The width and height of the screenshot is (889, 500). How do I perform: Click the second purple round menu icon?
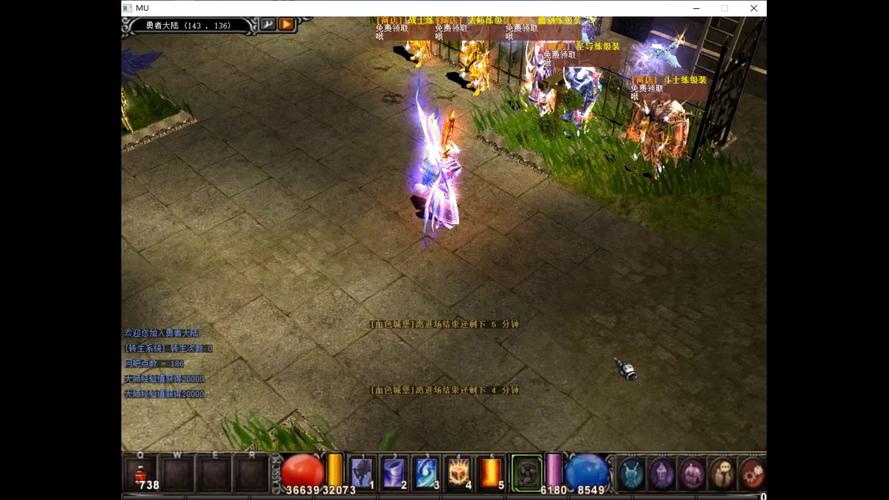(692, 473)
